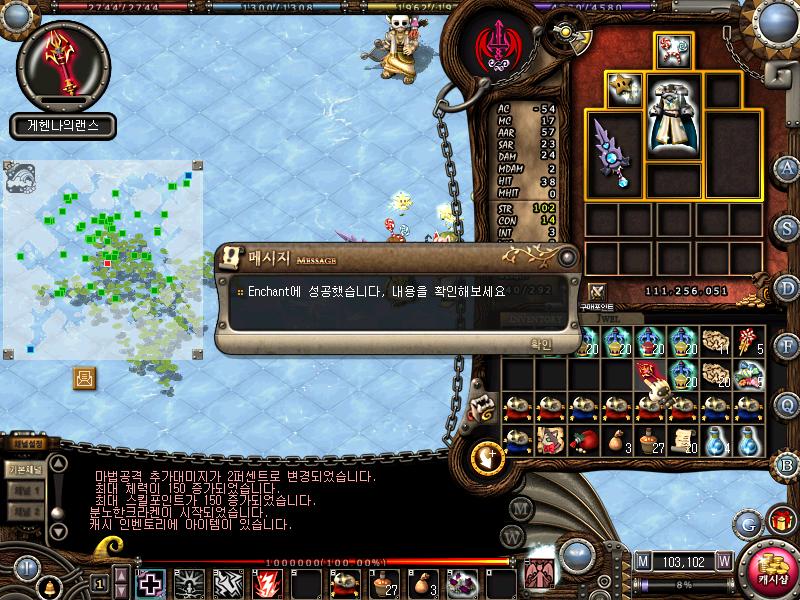Click the red gift box icon
The width and height of the screenshot is (800, 600).
click(780, 520)
